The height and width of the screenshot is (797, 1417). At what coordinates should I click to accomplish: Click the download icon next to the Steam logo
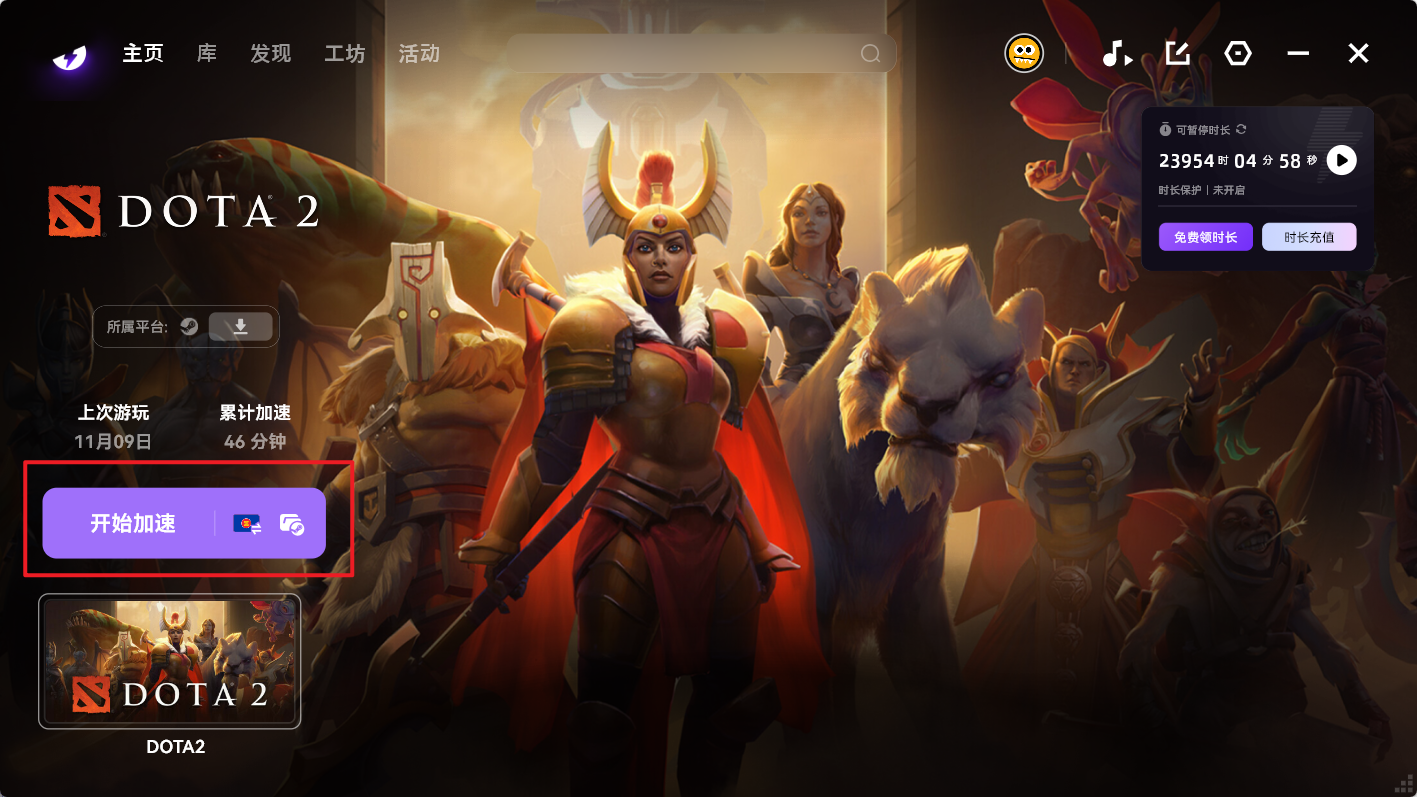(x=241, y=326)
